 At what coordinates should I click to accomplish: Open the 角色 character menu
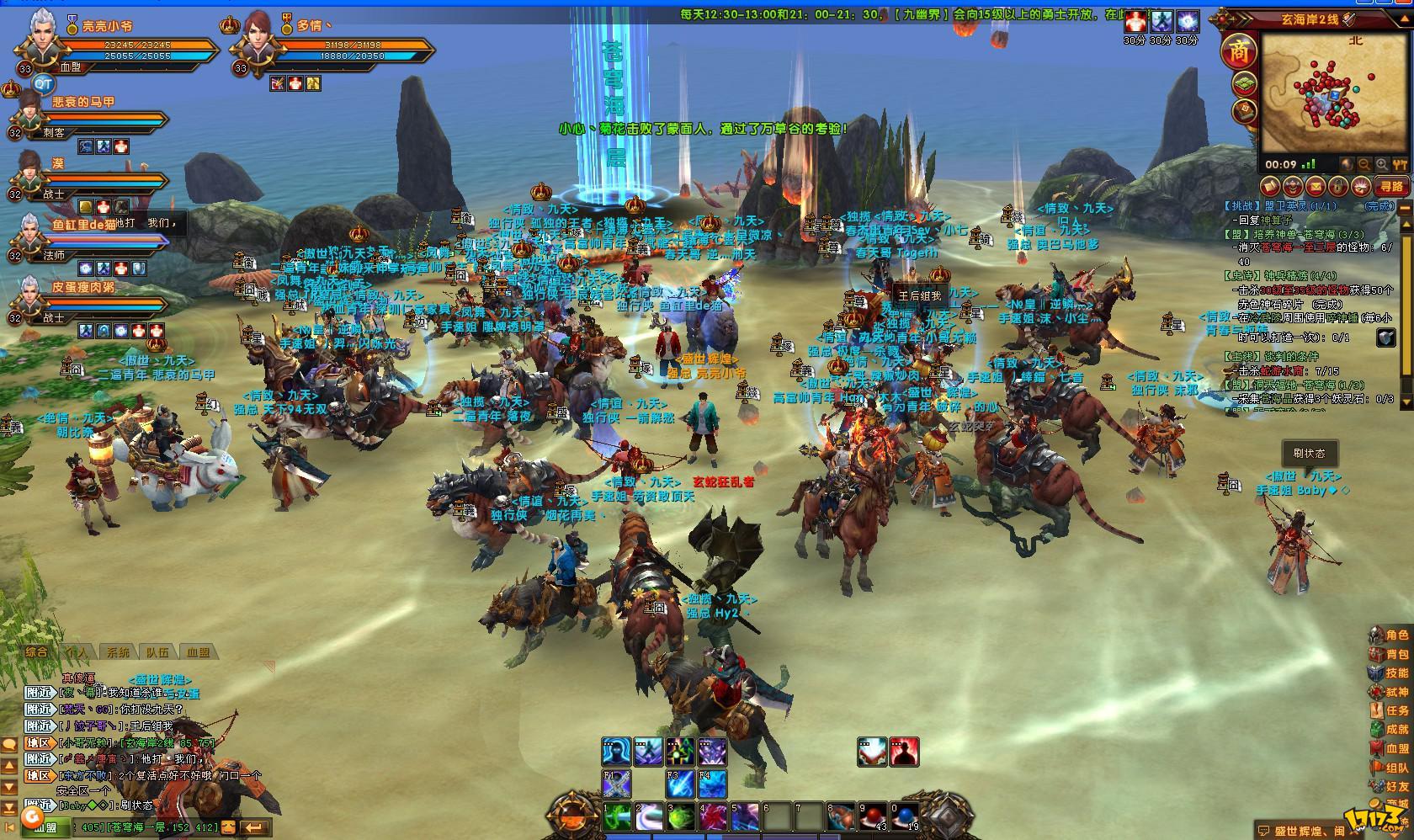point(1389,635)
